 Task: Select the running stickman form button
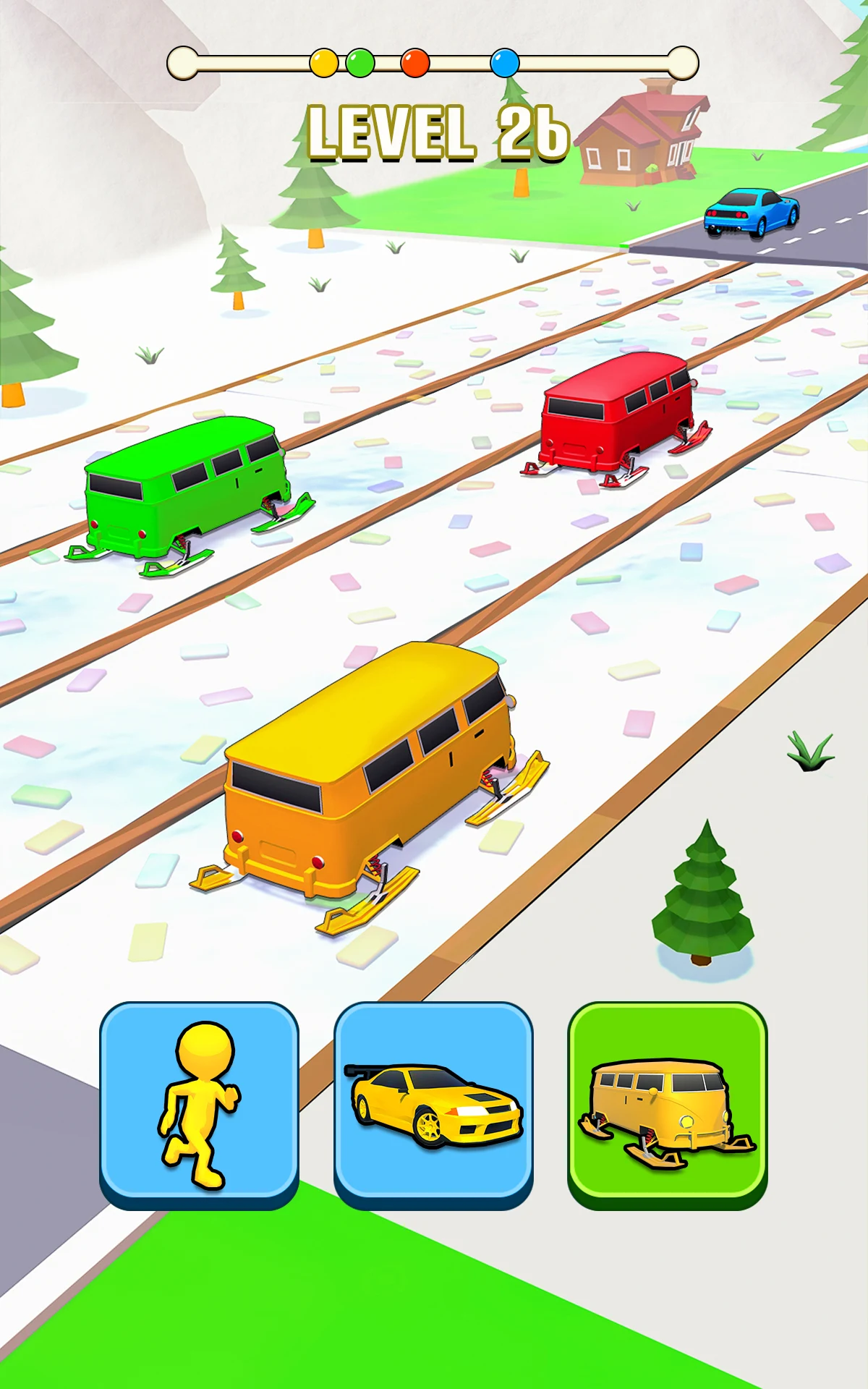pyautogui.click(x=199, y=1103)
